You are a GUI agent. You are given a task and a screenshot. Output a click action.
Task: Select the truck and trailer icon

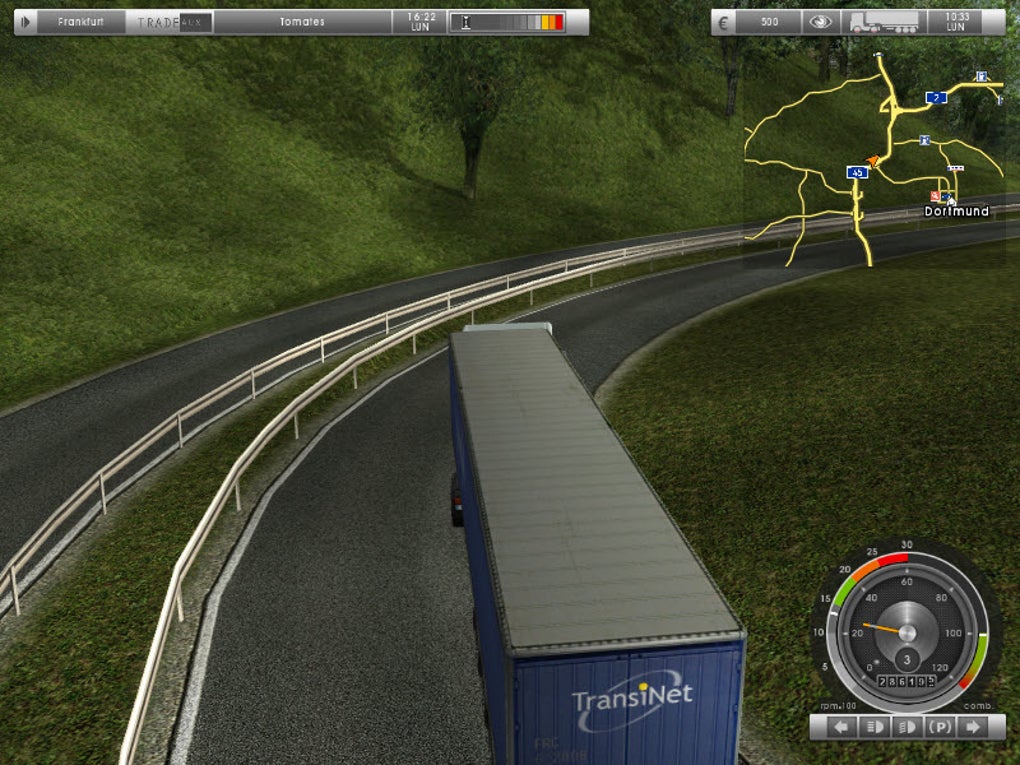[x=883, y=22]
